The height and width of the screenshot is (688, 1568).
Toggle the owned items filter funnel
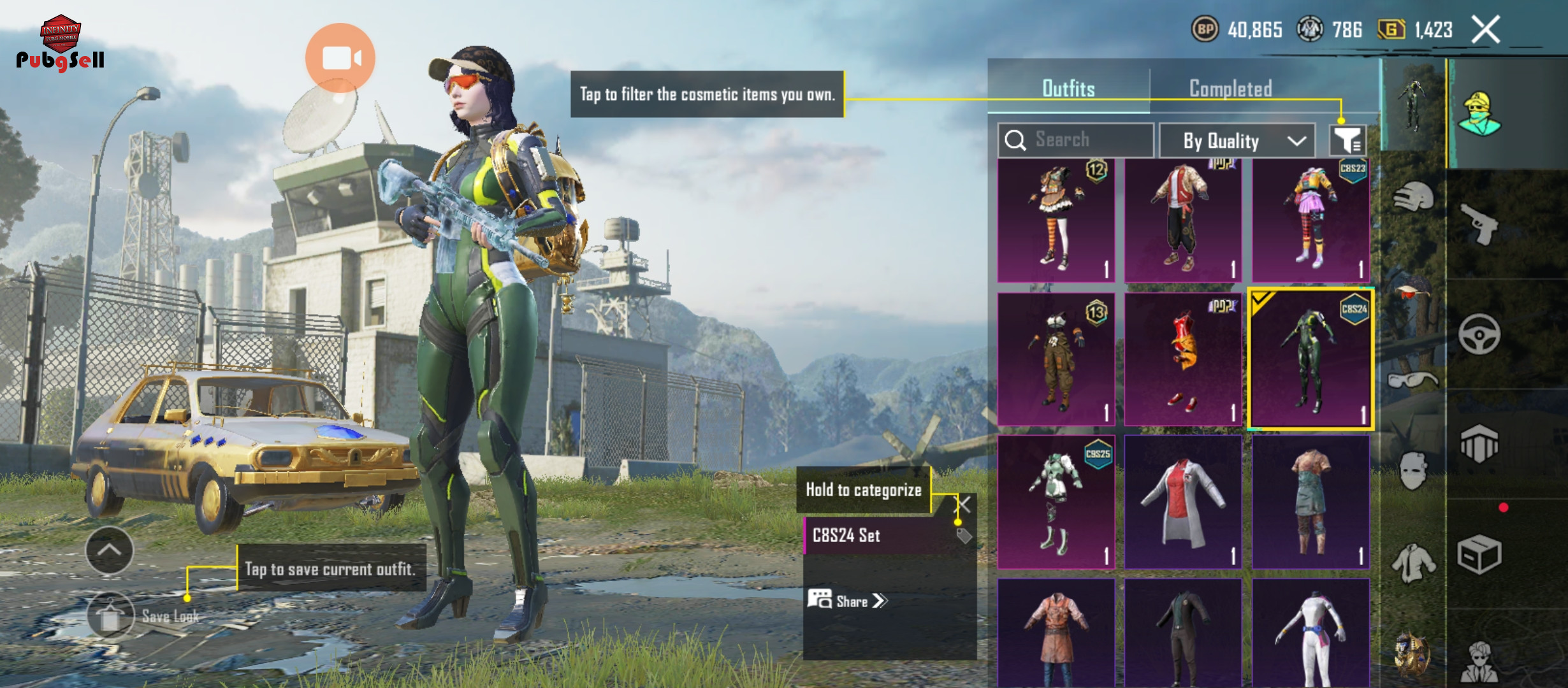point(1347,140)
